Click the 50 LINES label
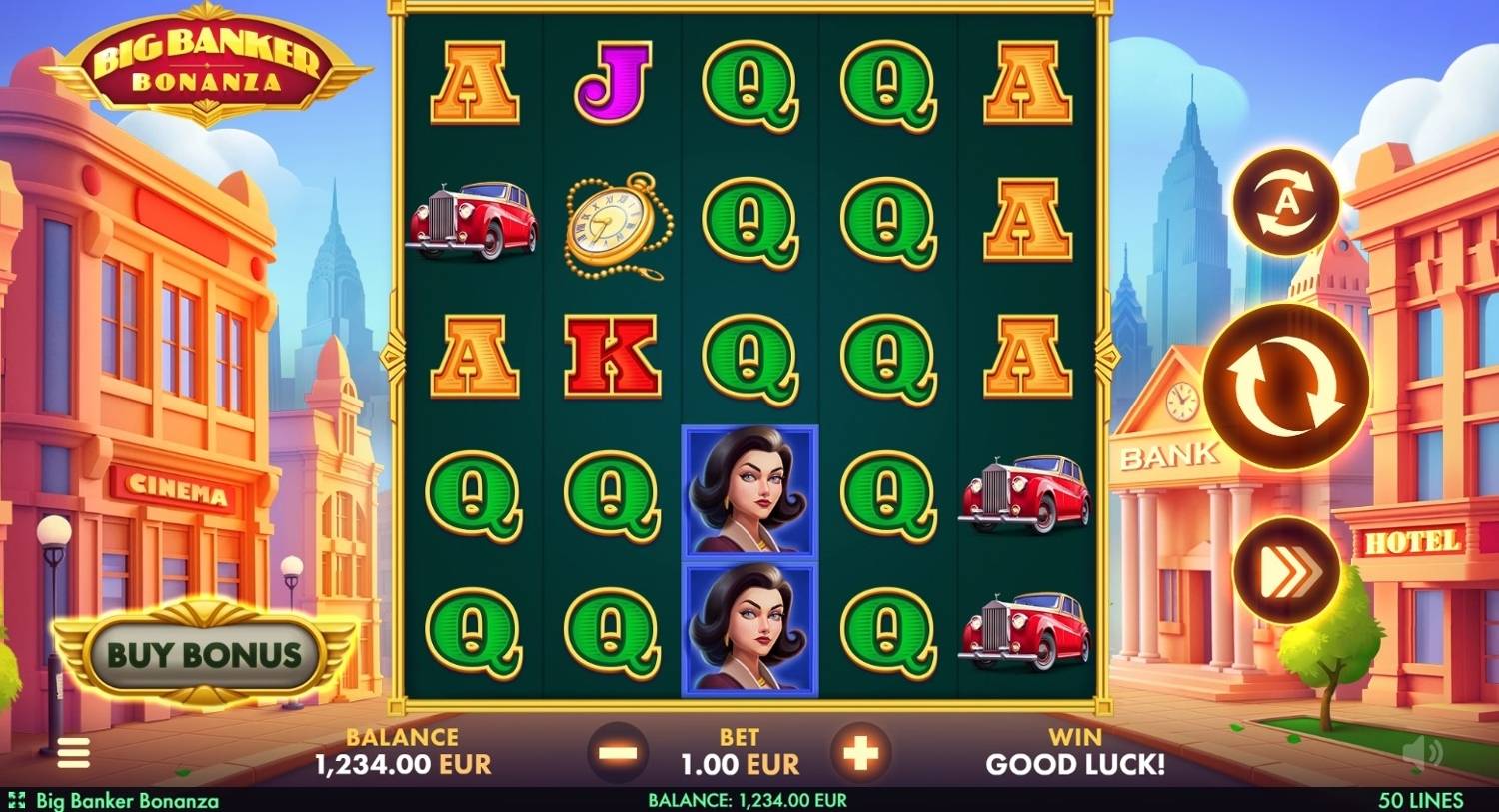1499x812 pixels. pyautogui.click(x=1420, y=800)
